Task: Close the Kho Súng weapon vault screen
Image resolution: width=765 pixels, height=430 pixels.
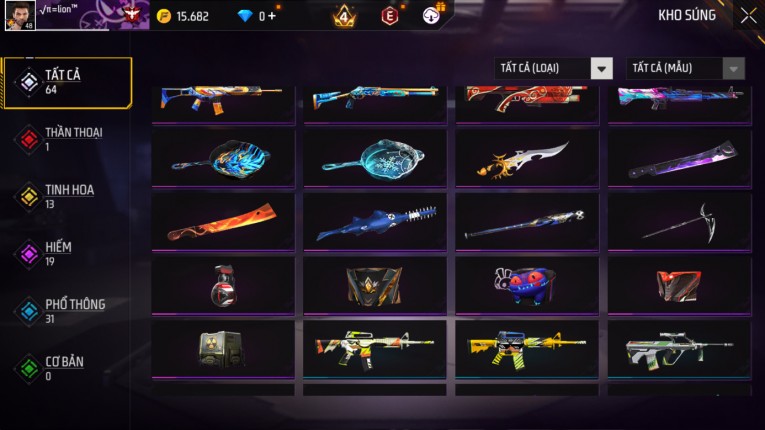Action: pyautogui.click(x=748, y=16)
